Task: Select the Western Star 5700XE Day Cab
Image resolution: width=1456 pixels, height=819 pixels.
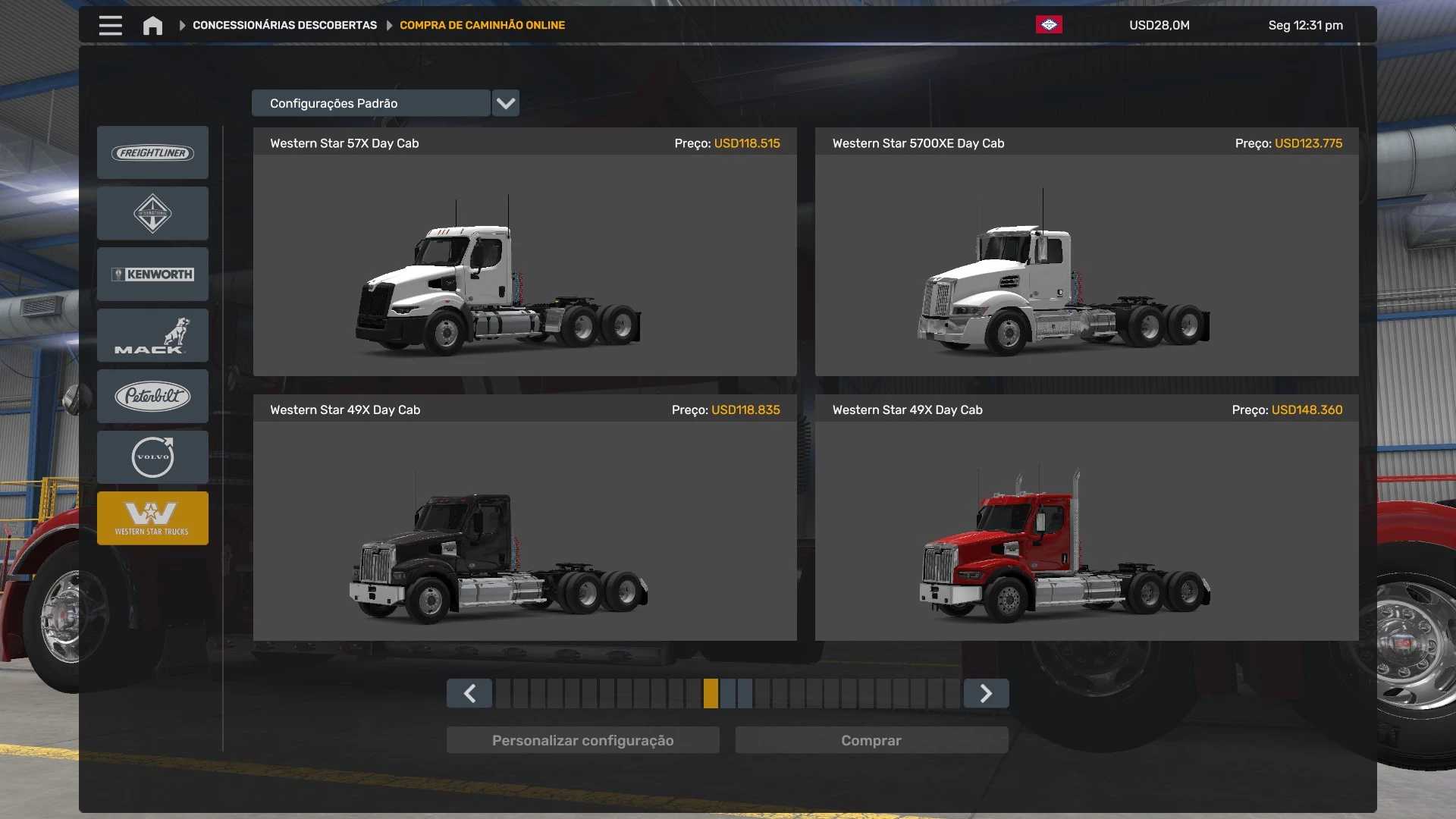Action: [1086, 265]
